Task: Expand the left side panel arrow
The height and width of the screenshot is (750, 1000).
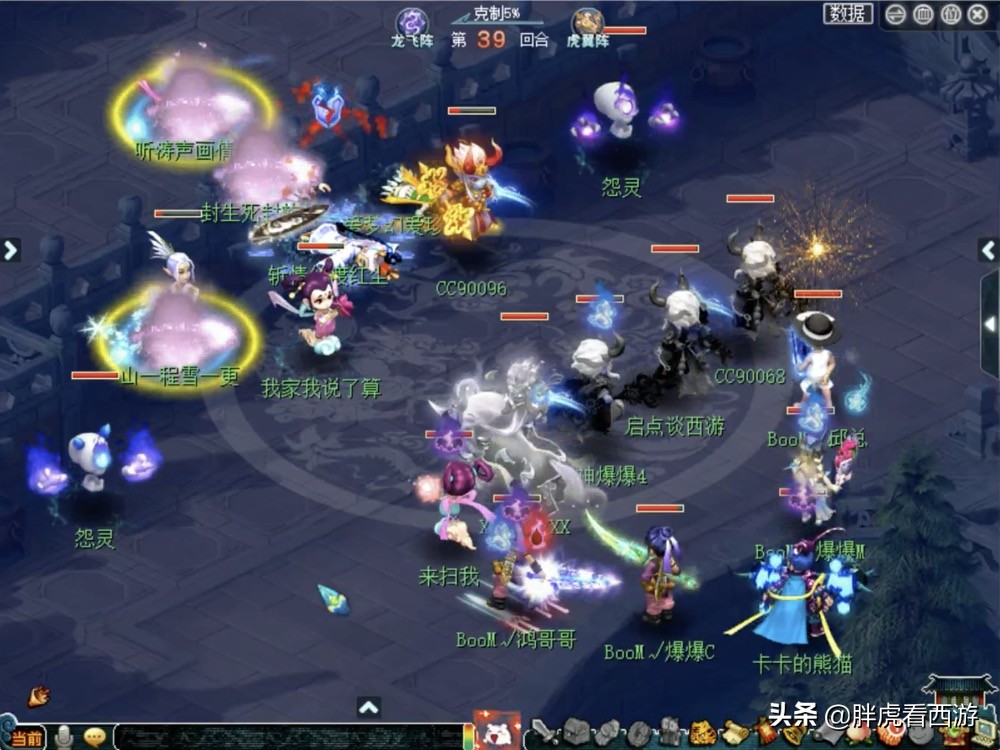Action: [x=10, y=249]
